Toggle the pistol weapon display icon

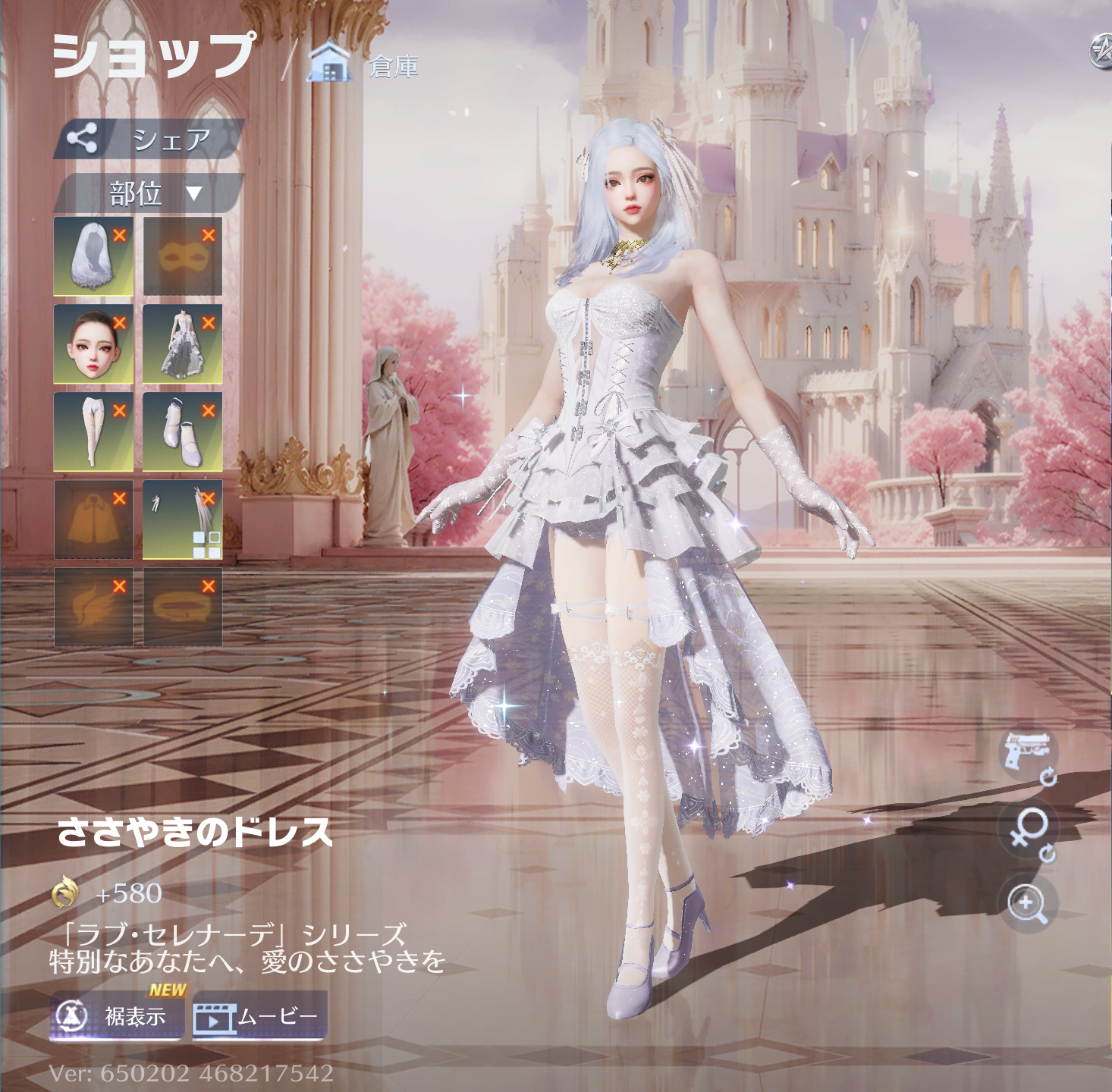(1028, 753)
